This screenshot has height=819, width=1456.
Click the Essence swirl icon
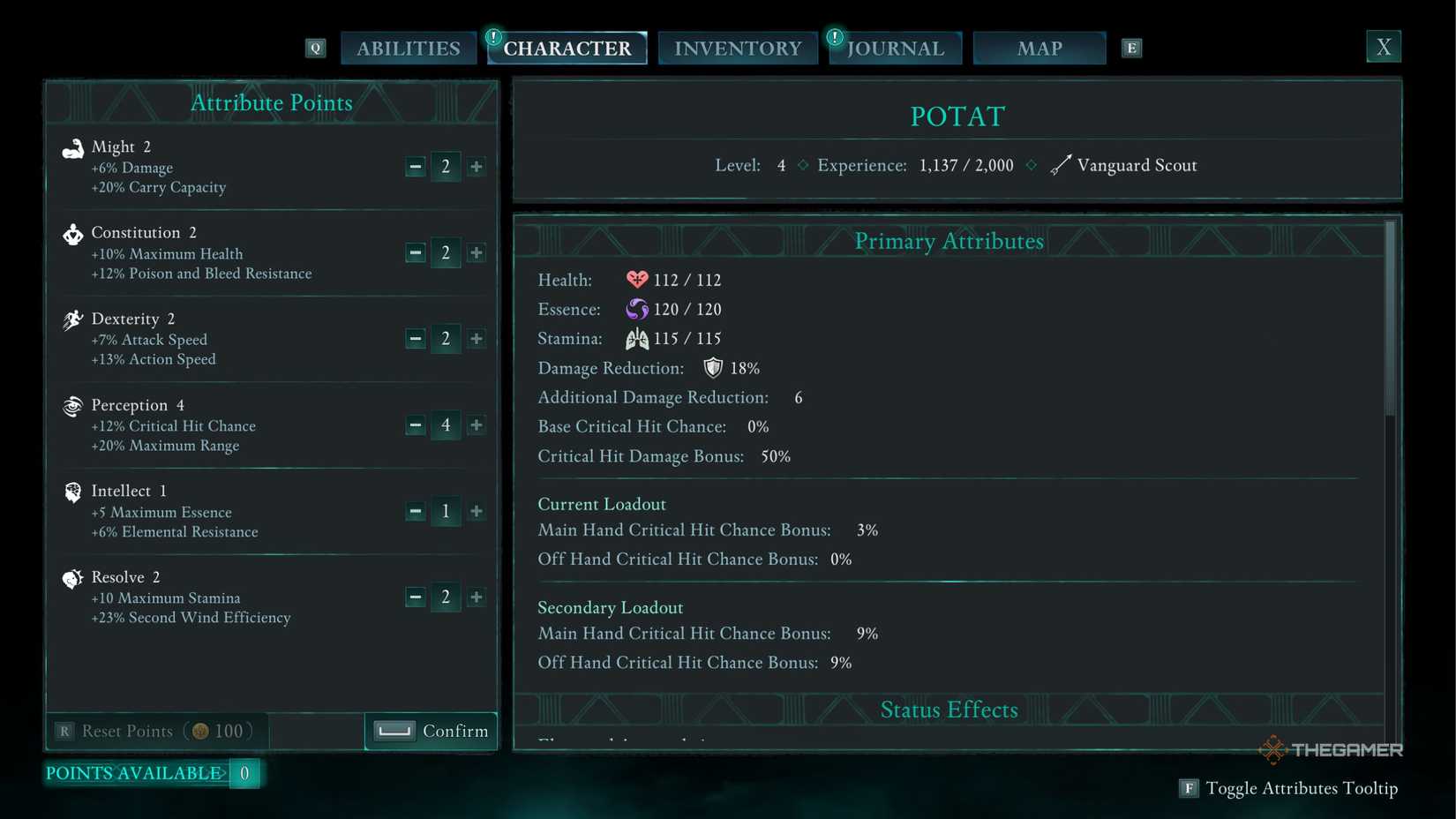click(x=635, y=309)
